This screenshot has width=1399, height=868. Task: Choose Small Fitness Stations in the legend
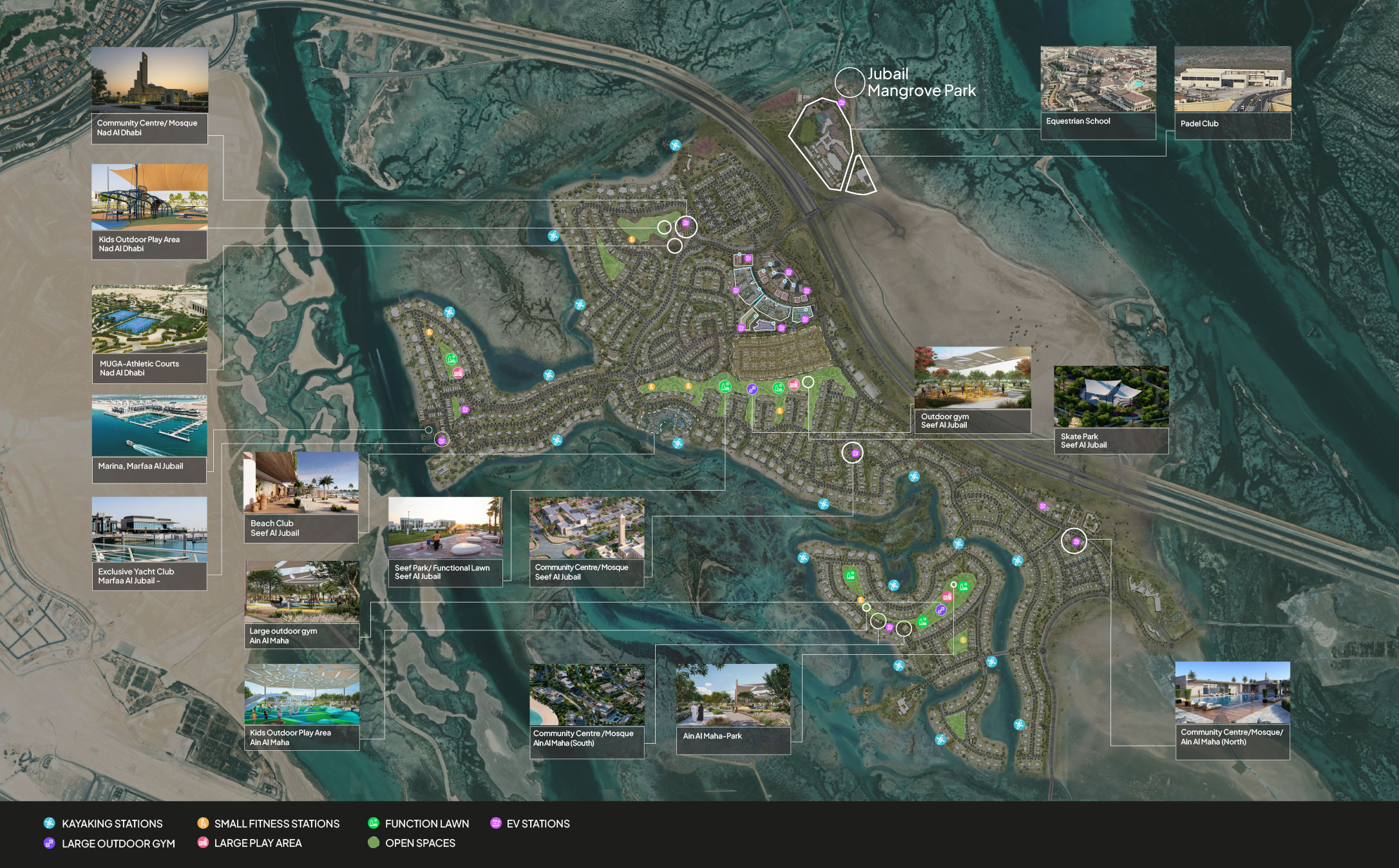click(276, 824)
